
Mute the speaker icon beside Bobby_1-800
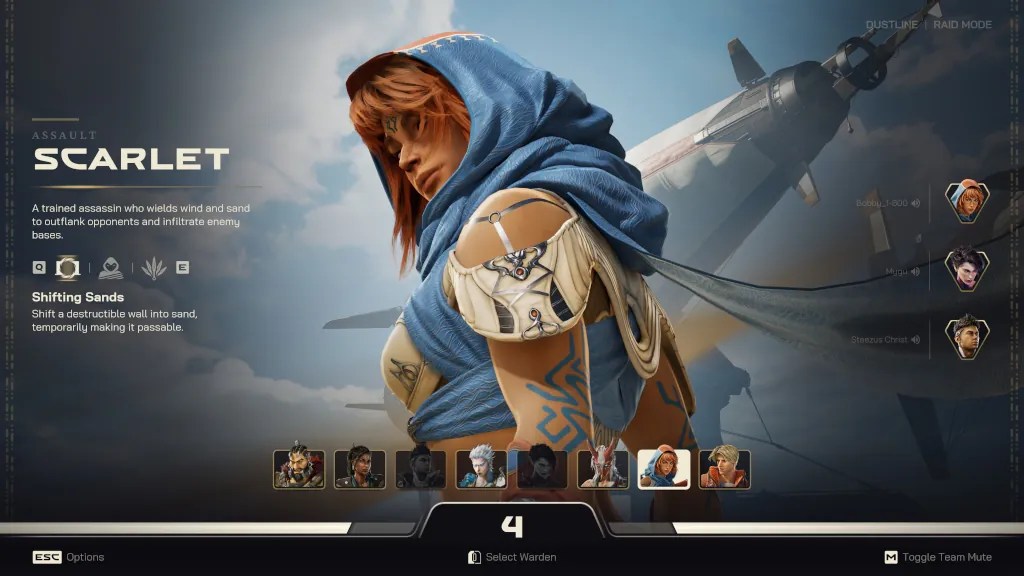coord(916,203)
